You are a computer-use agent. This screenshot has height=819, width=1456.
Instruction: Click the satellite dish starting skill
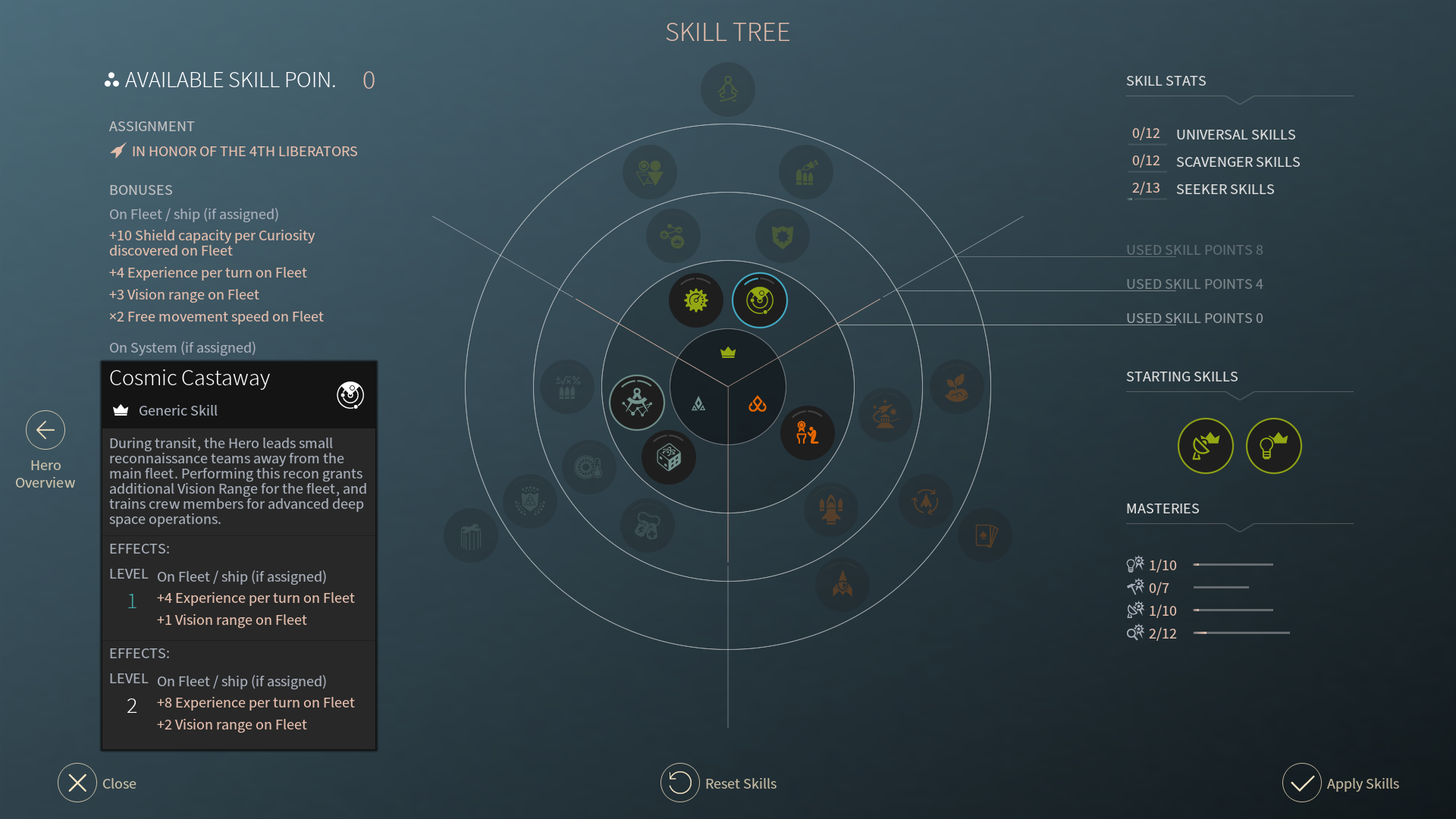[1205, 446]
